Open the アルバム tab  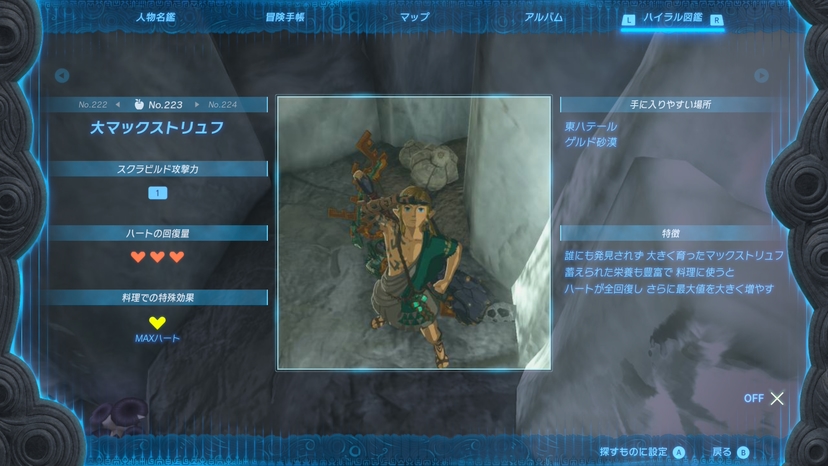[x=543, y=18]
